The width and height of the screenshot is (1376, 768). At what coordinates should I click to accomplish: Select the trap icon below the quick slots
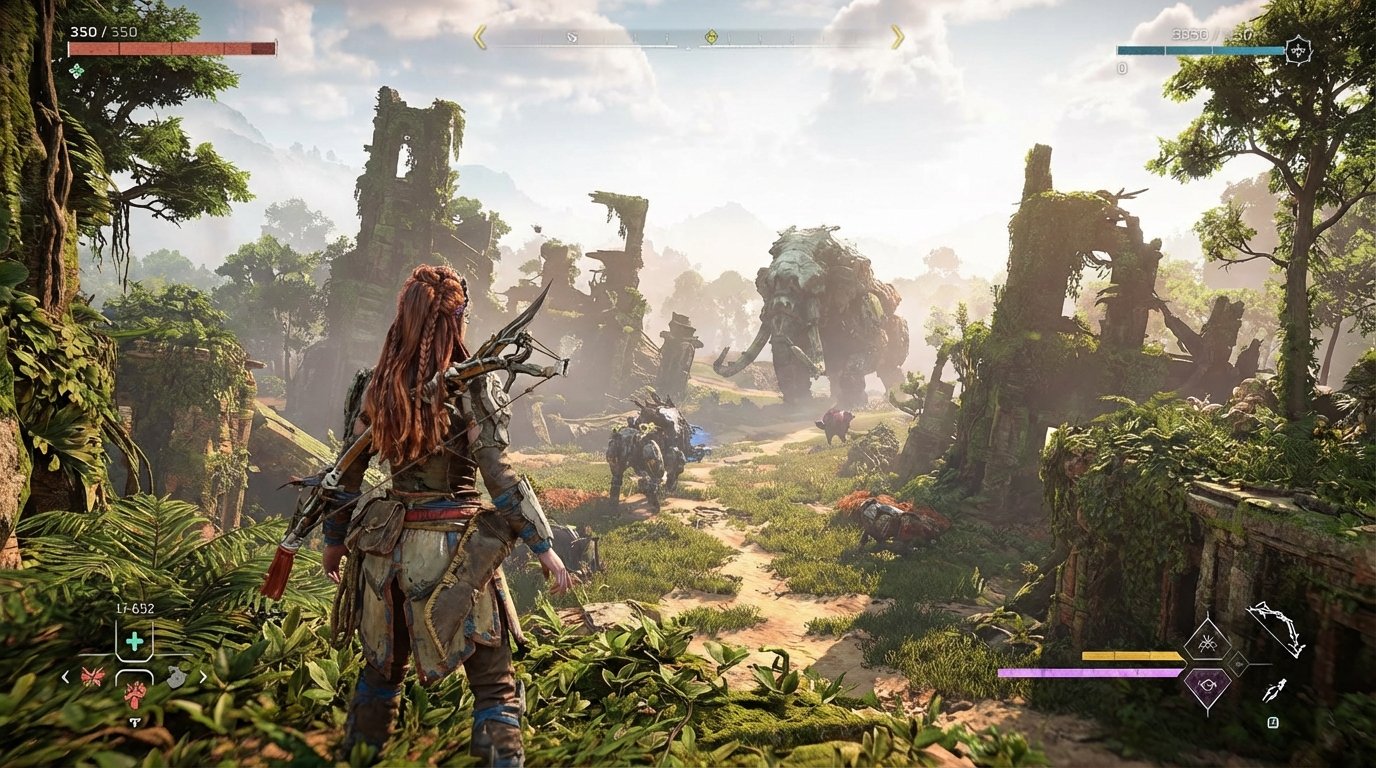[x=135, y=722]
